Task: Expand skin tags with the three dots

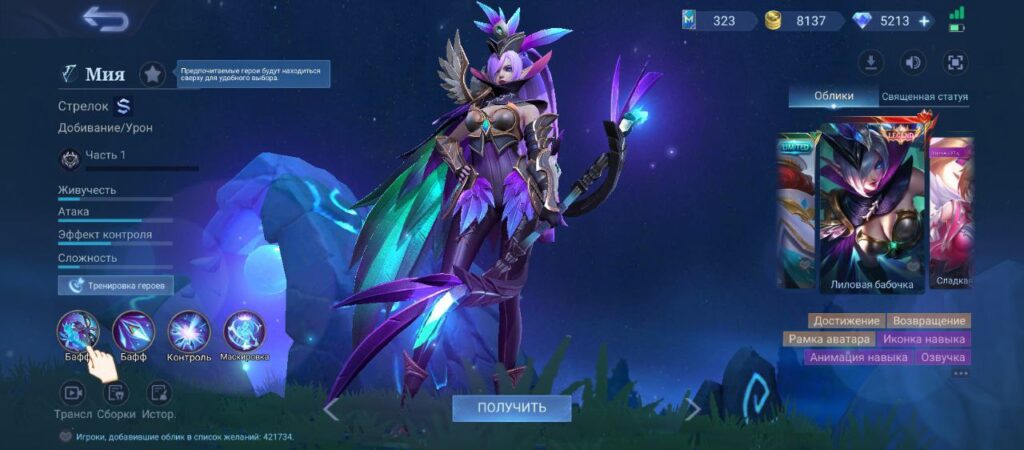Action: (x=961, y=374)
